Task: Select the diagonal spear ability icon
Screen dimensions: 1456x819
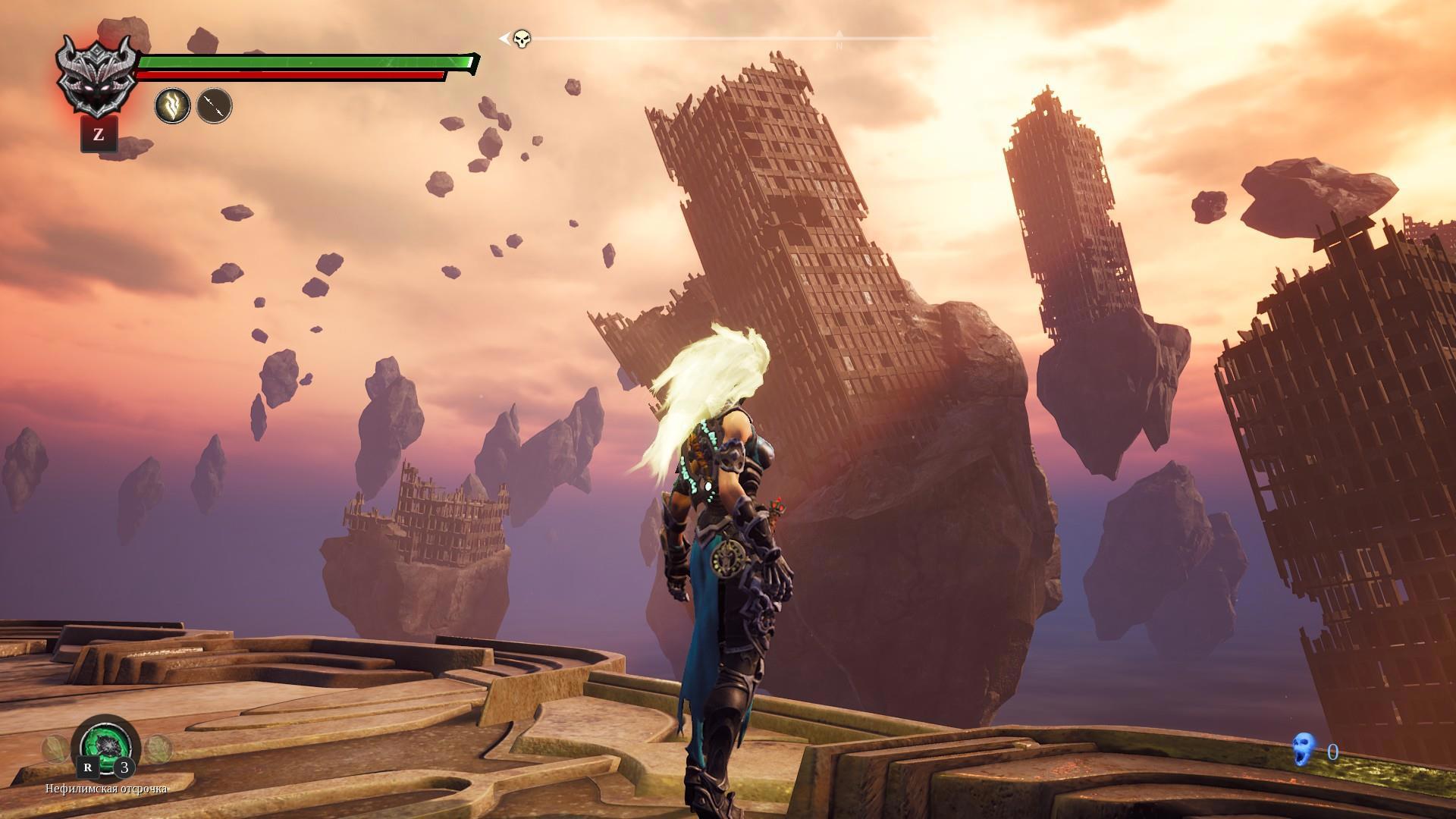Action: [x=215, y=105]
